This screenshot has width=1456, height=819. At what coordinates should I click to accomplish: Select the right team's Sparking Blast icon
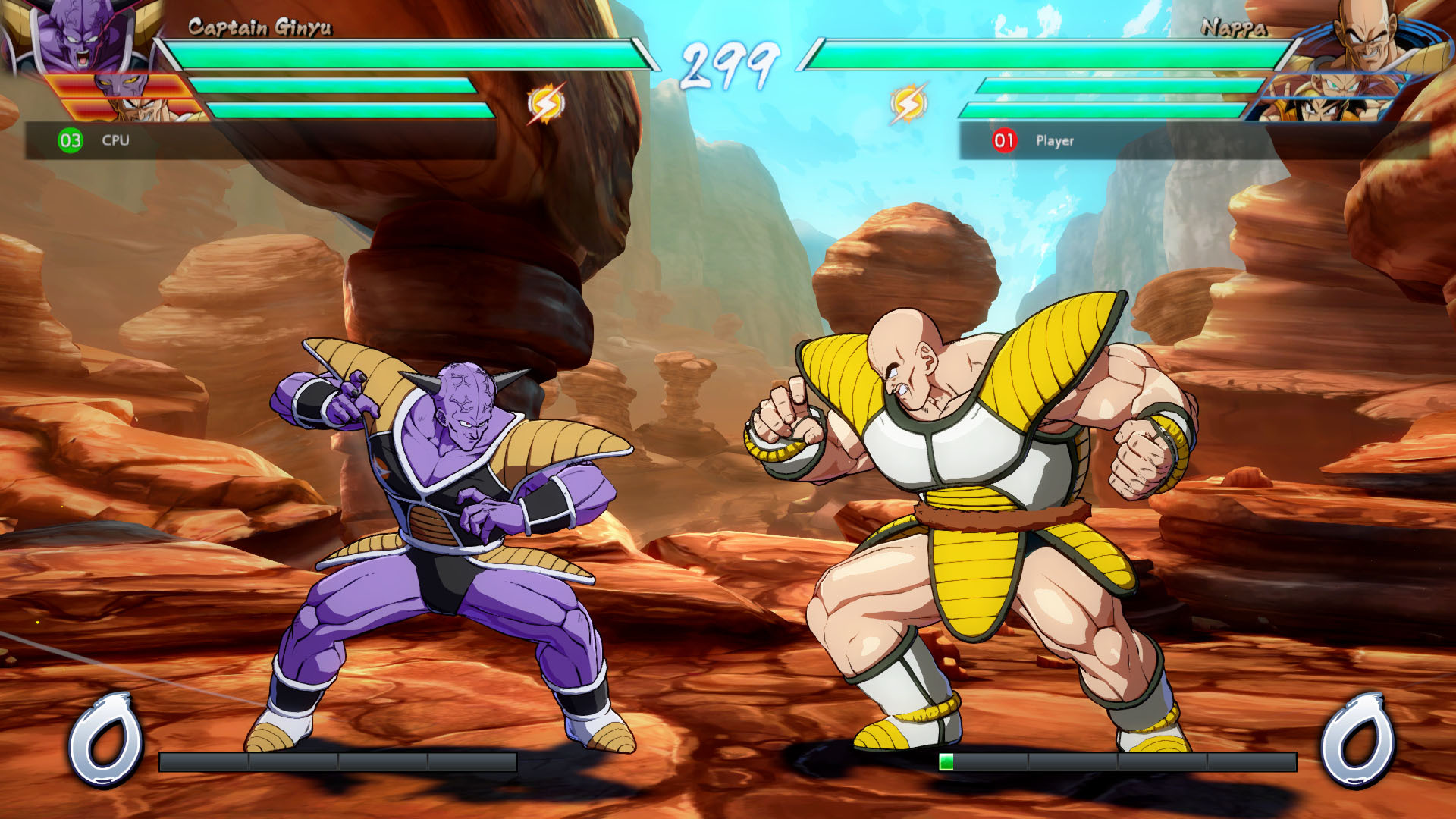click(908, 103)
